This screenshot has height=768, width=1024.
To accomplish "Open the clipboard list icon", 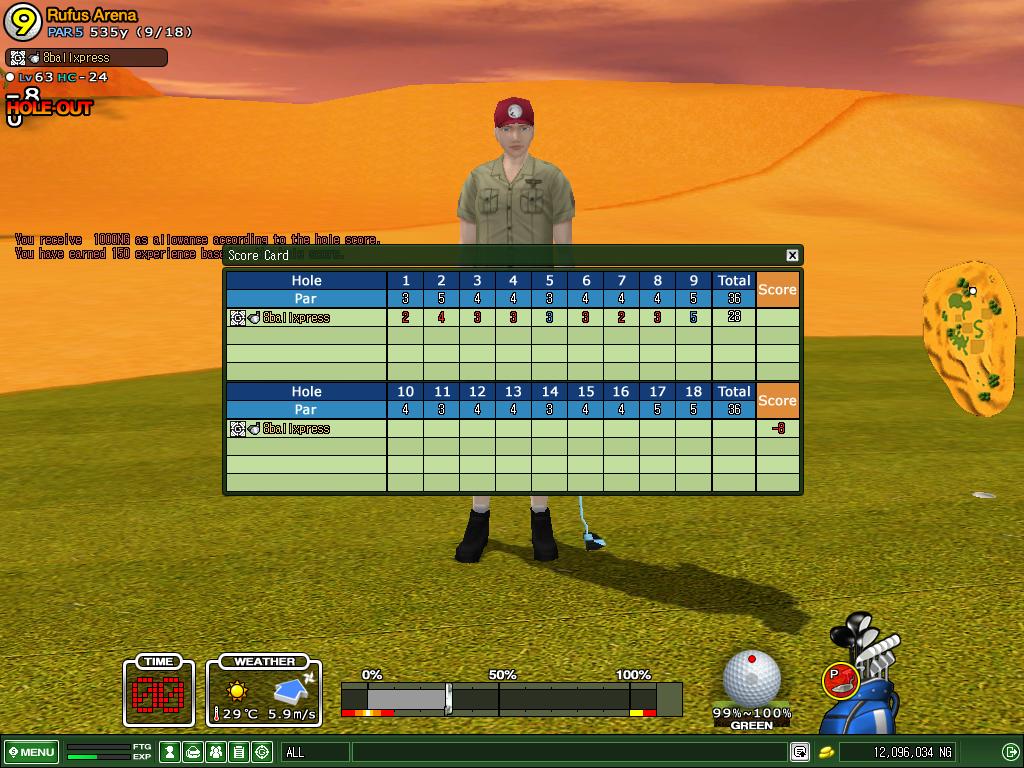I will pyautogui.click(x=239, y=752).
